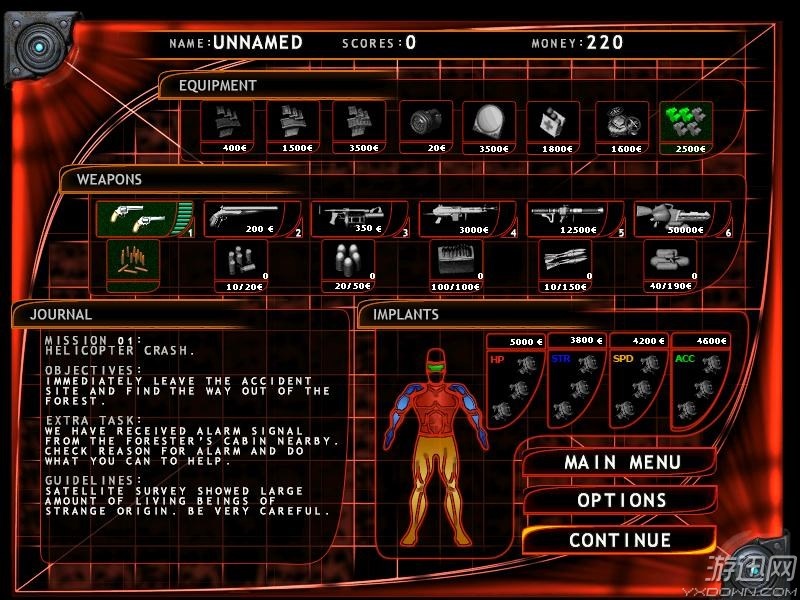This screenshot has height=600, width=800.
Task: Select the dual pistols weapon slot
Action: (142, 219)
